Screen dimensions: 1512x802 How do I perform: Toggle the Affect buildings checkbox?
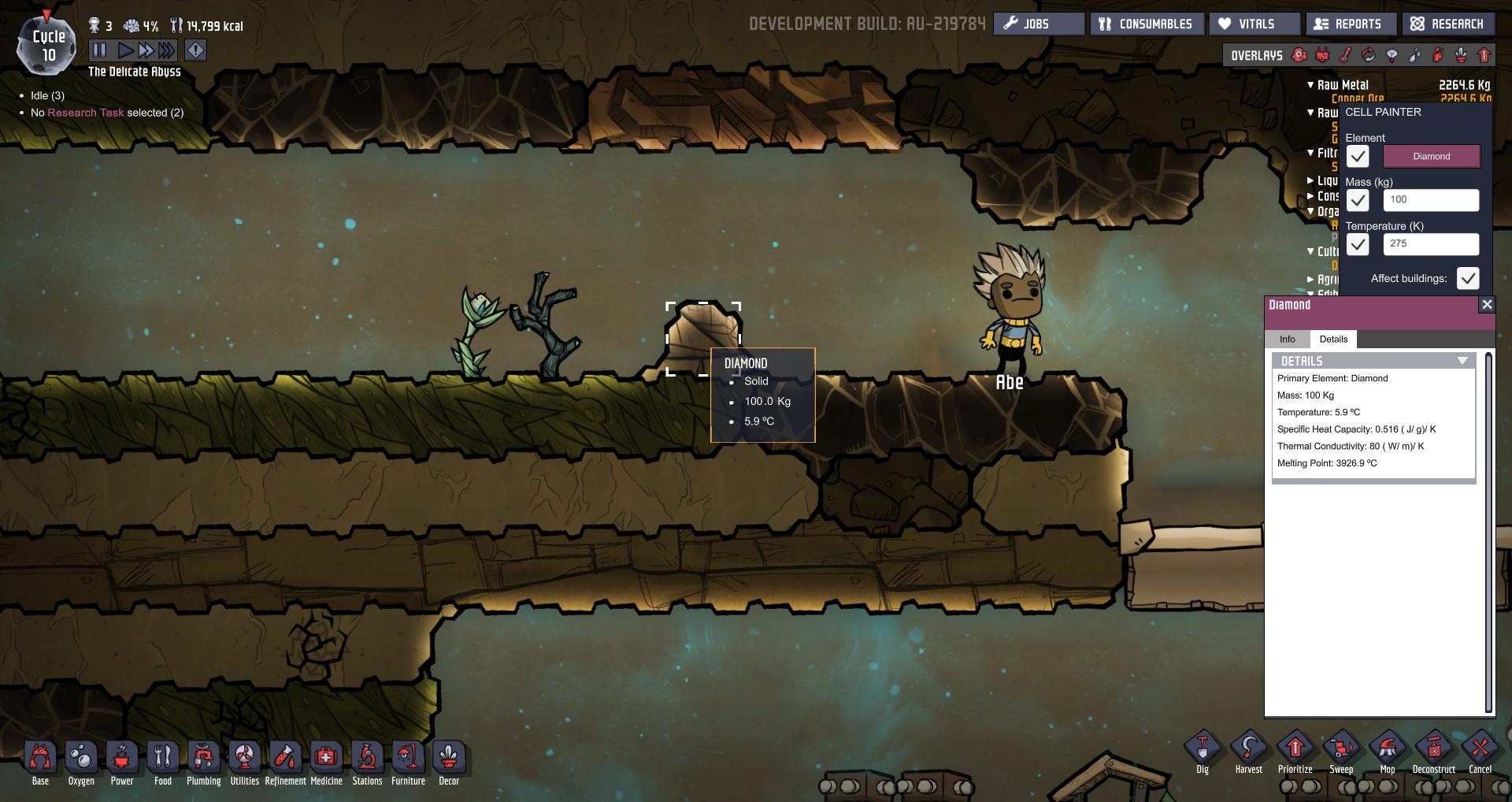pyautogui.click(x=1468, y=278)
